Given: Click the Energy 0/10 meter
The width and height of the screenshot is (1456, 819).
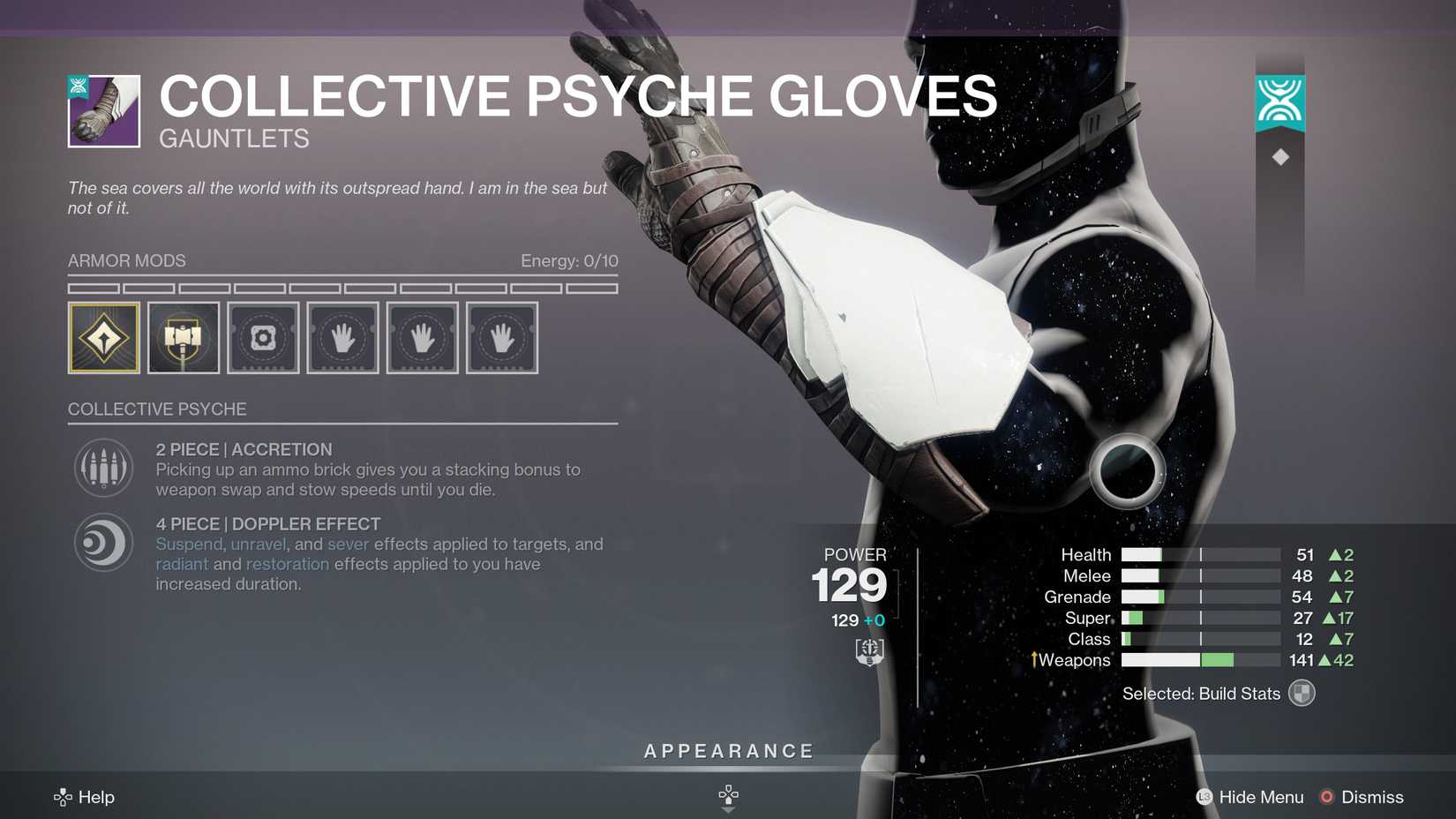Looking at the screenshot, I should [569, 261].
